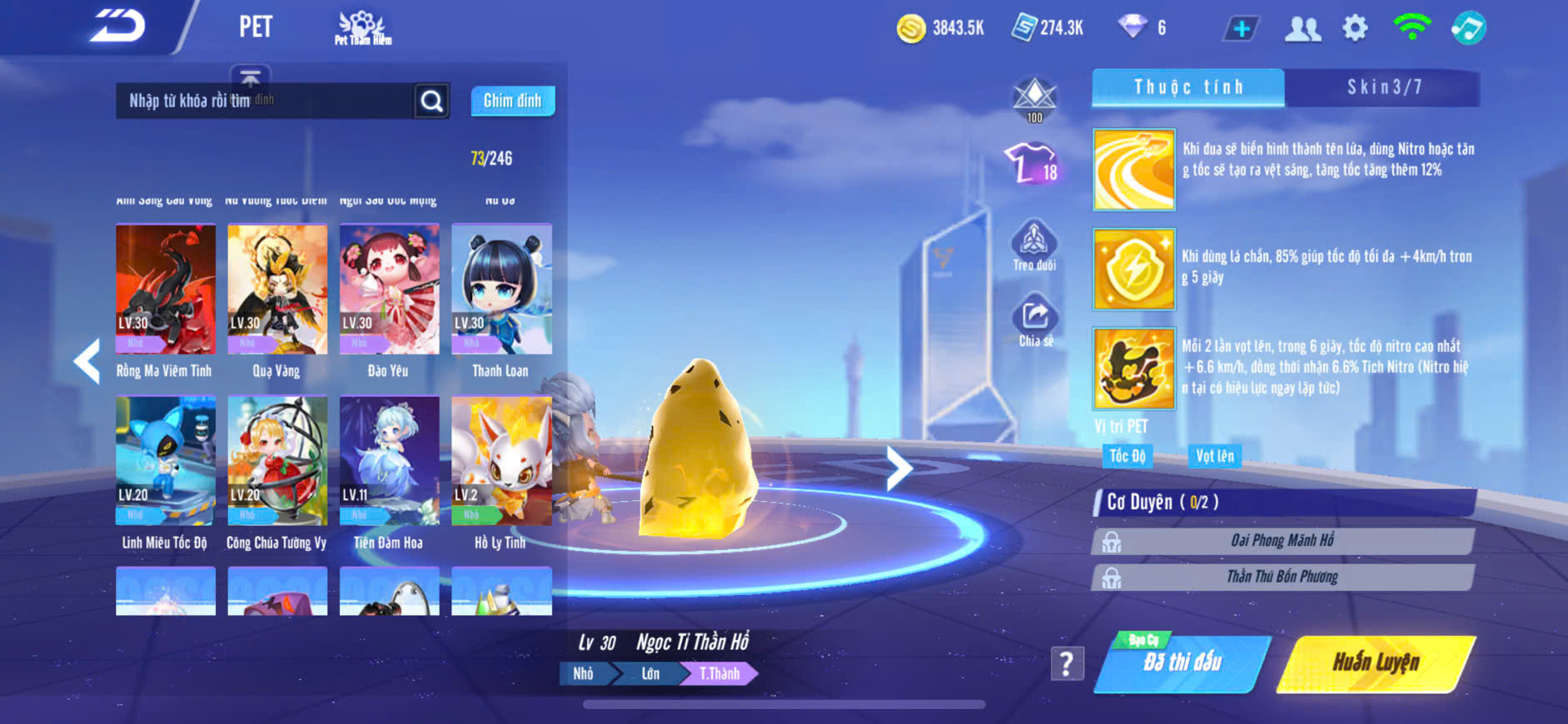Select the Đào Yêu pet card
This screenshot has width=1568, height=724.
coord(389,290)
